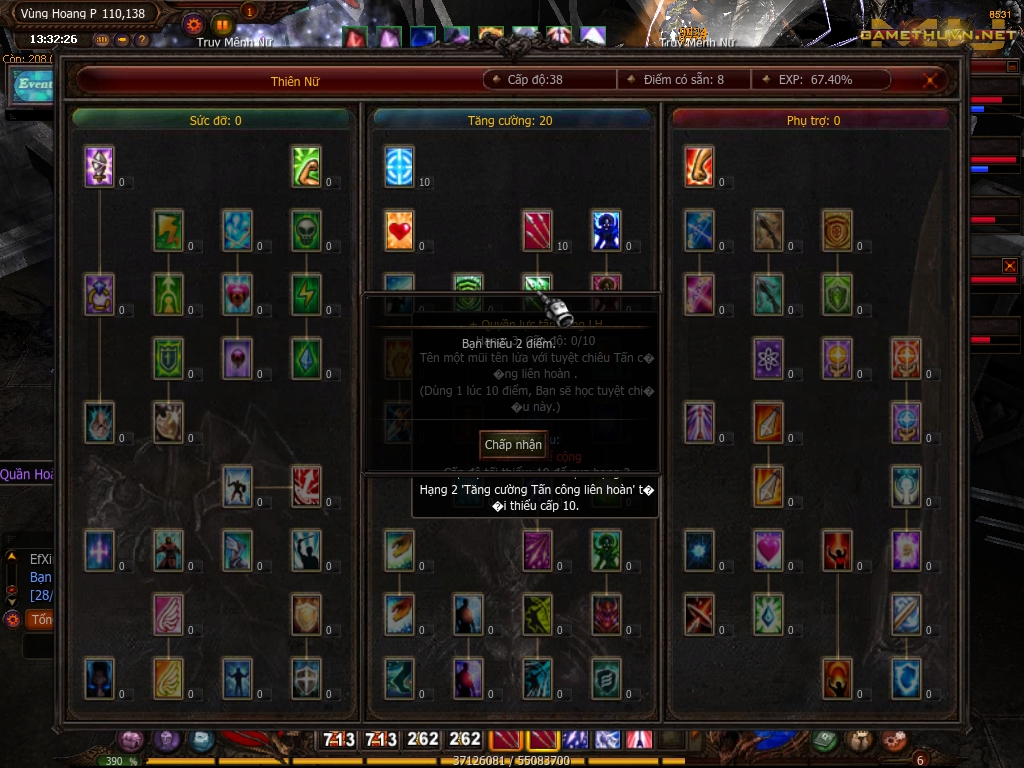Close the Thiên Nữ skill tree window

point(932,80)
